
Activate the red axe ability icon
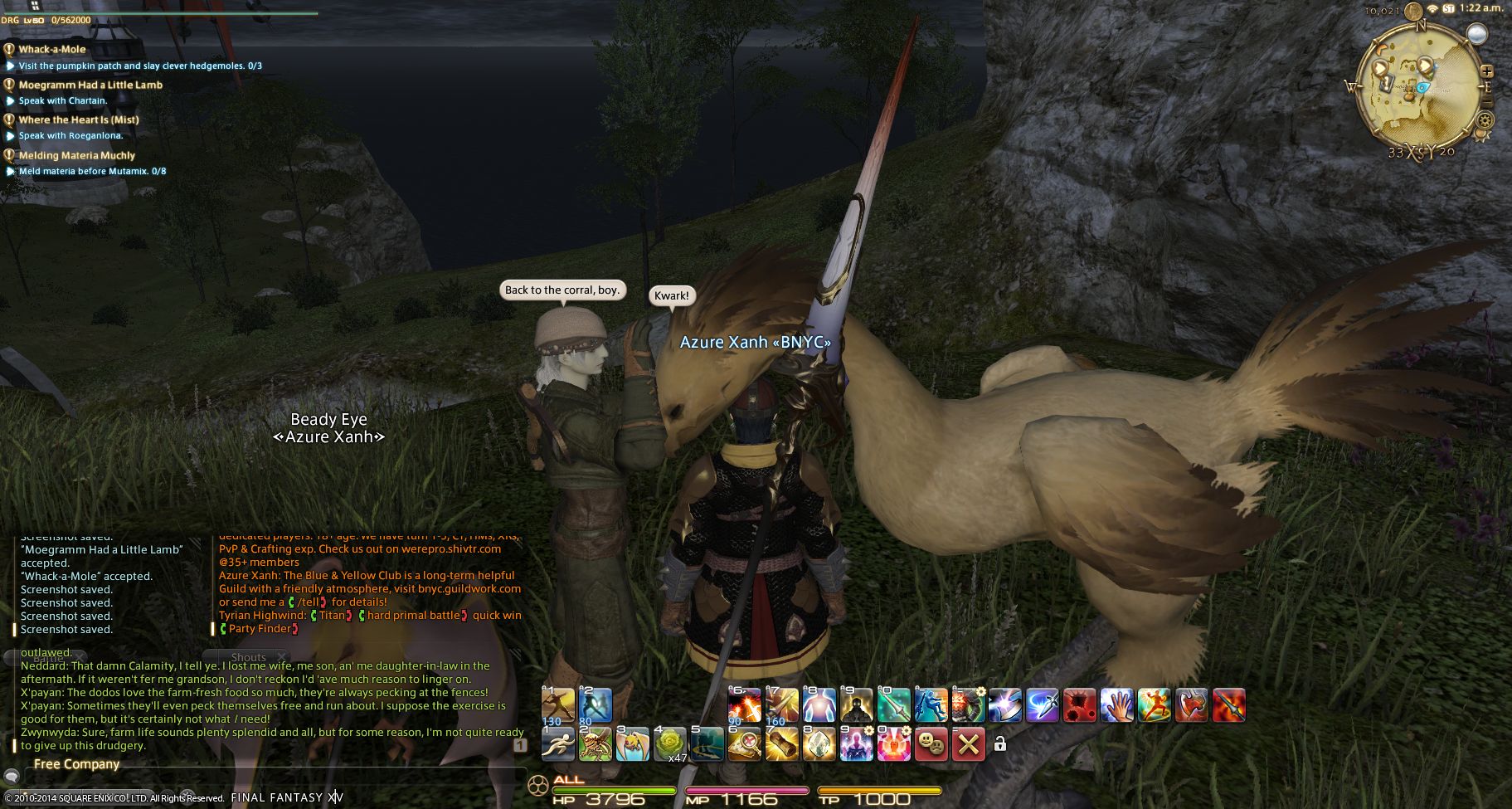1191,705
